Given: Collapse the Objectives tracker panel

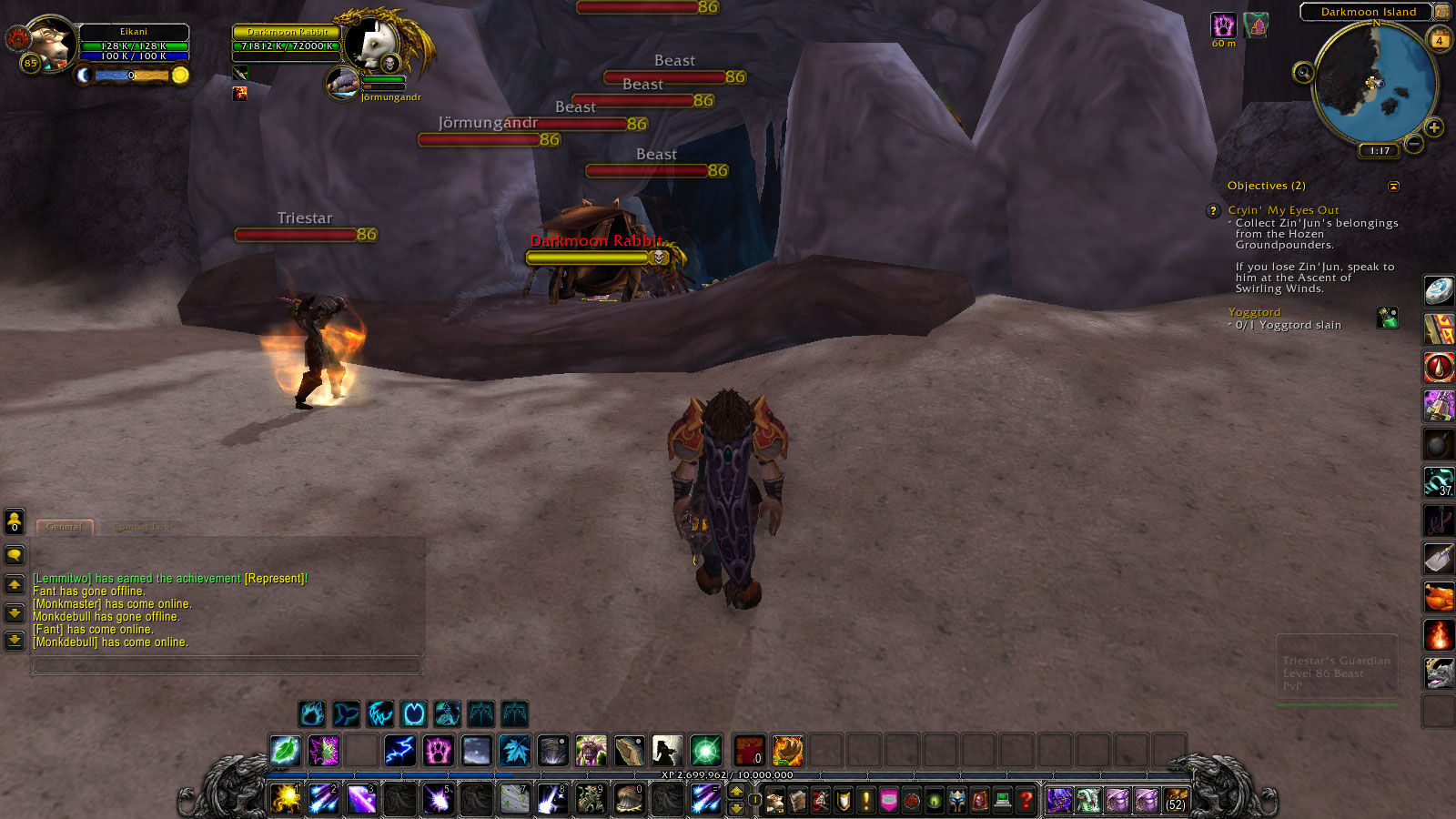Looking at the screenshot, I should click(1395, 185).
